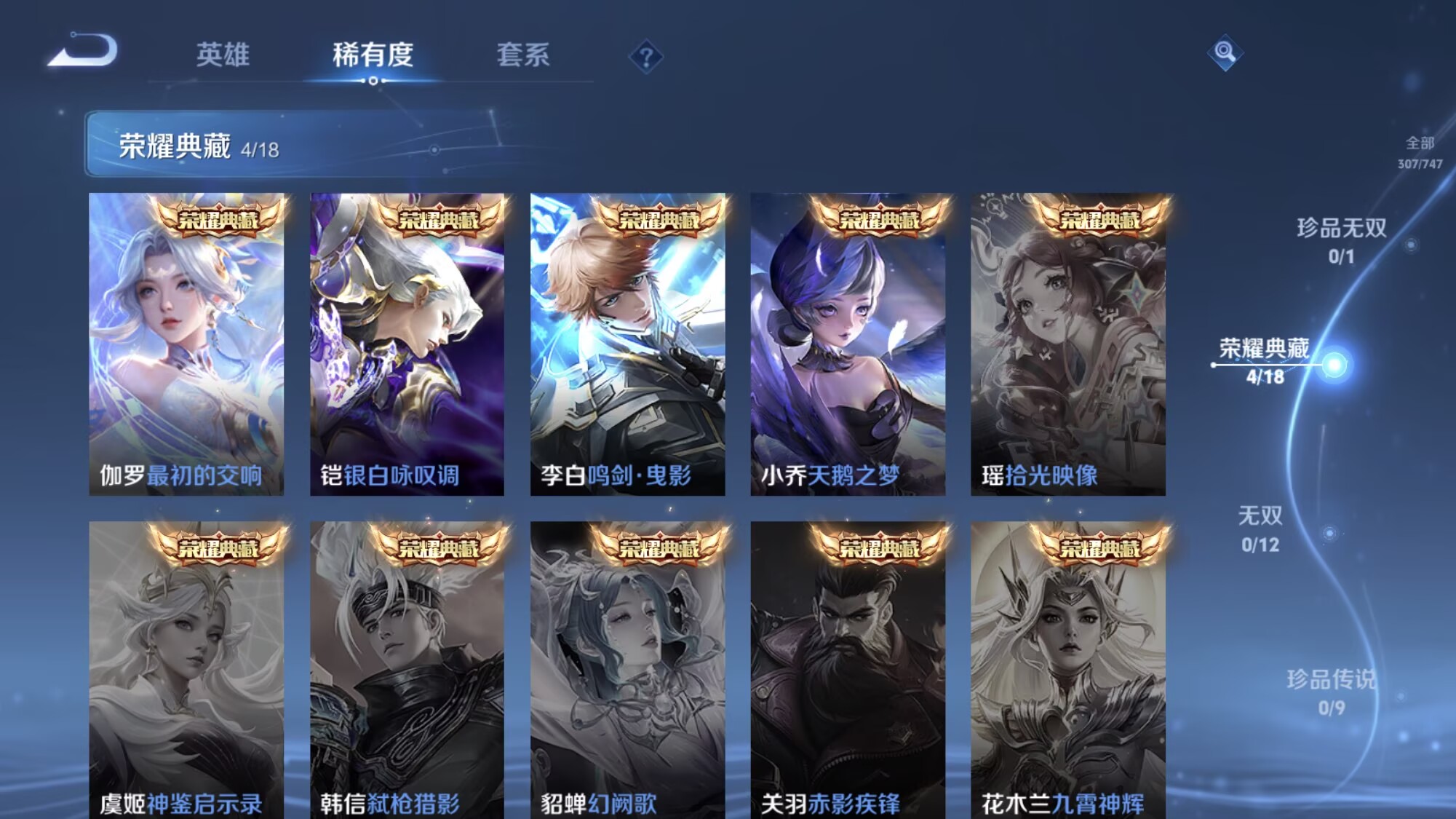Show 全部 skins in the rarity list

click(x=1419, y=151)
